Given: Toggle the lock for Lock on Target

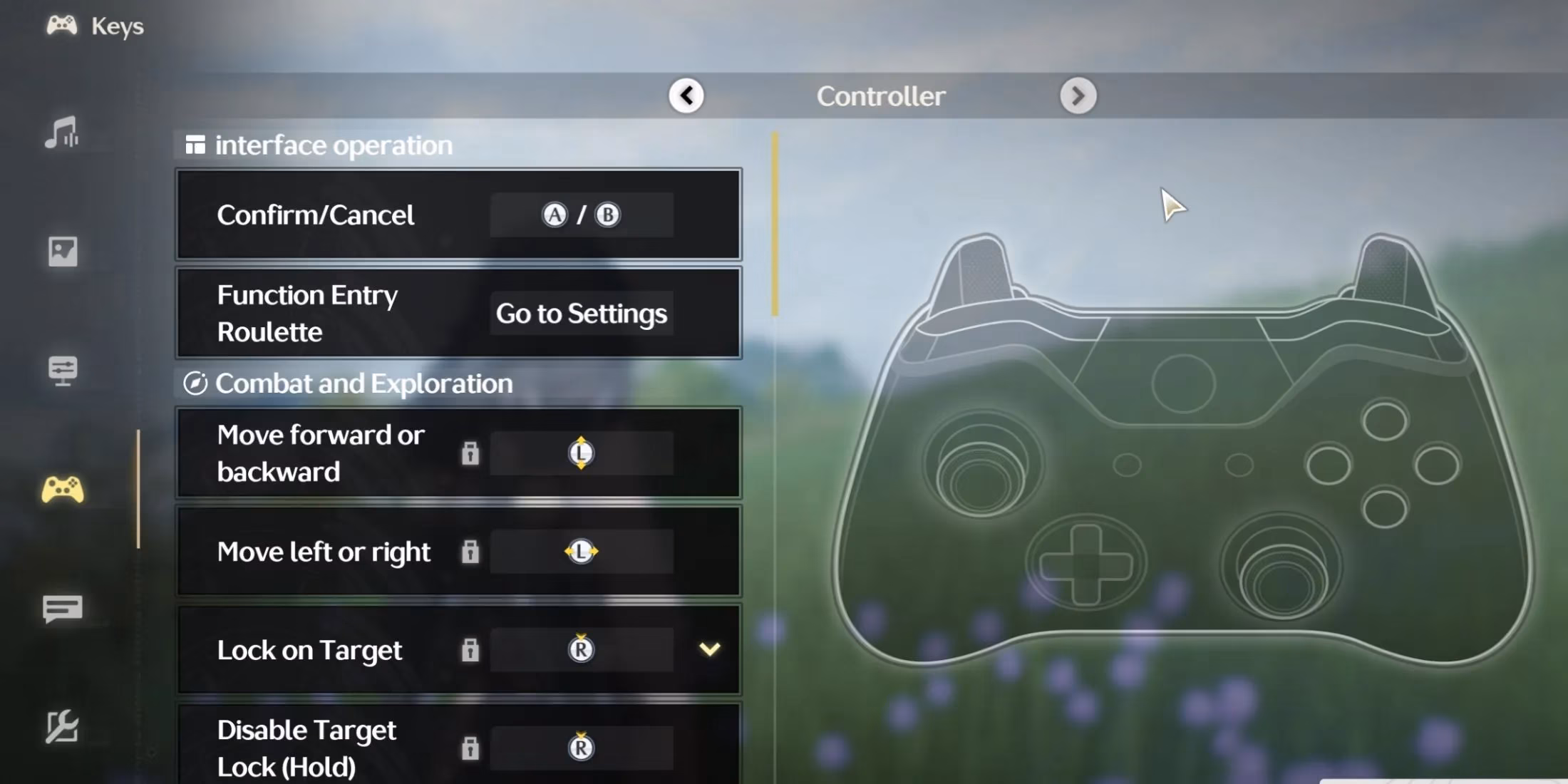Looking at the screenshot, I should [x=470, y=650].
